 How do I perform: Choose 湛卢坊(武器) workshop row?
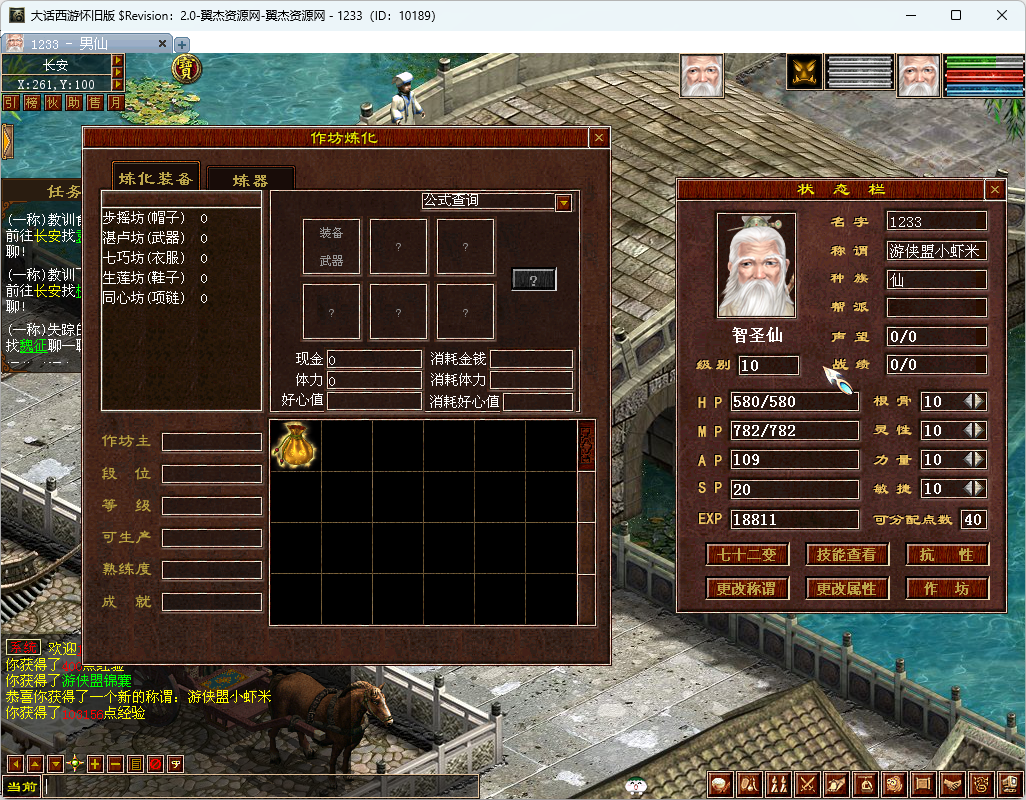click(x=144, y=238)
